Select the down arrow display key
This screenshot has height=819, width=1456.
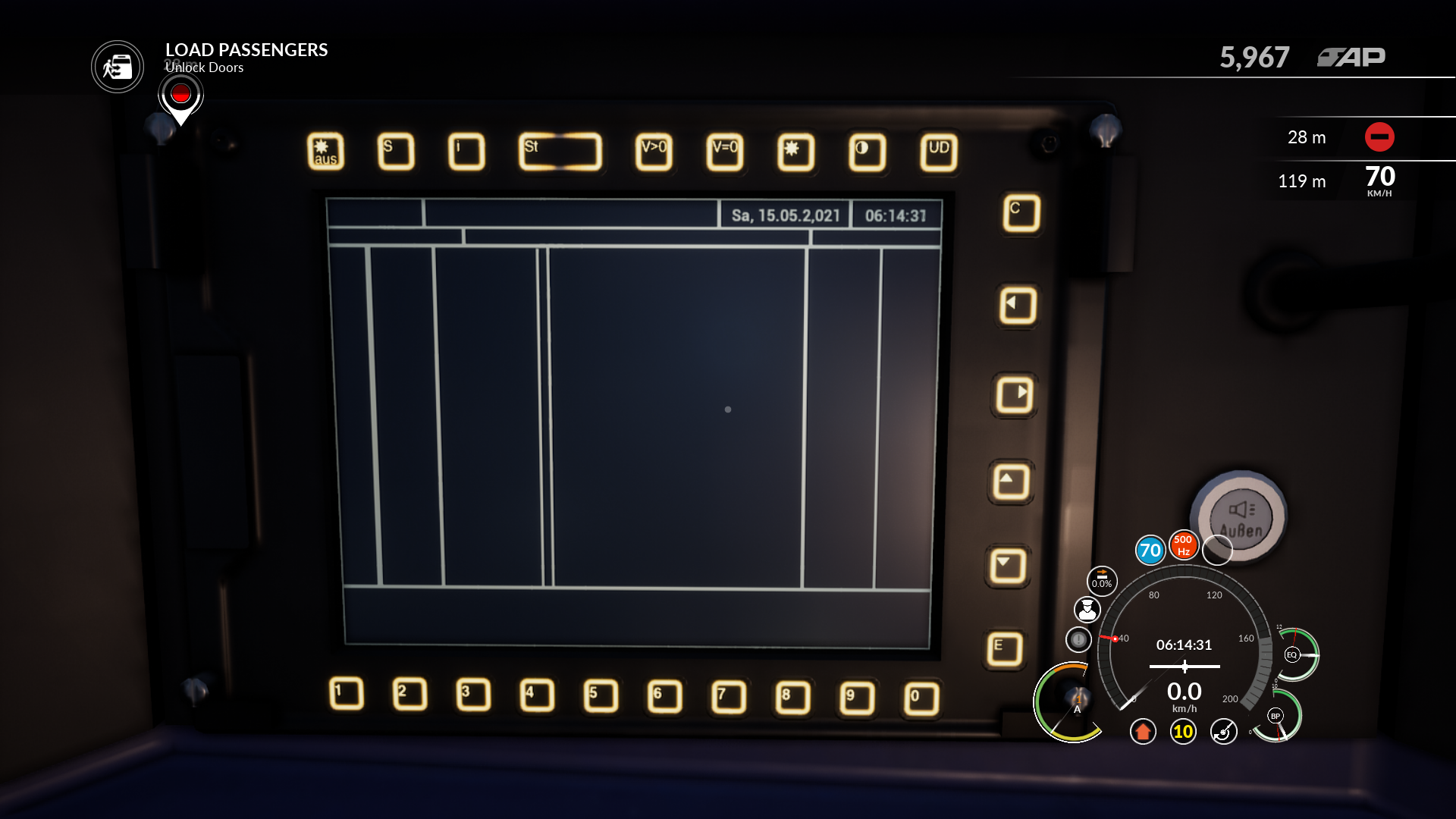[1008, 566]
